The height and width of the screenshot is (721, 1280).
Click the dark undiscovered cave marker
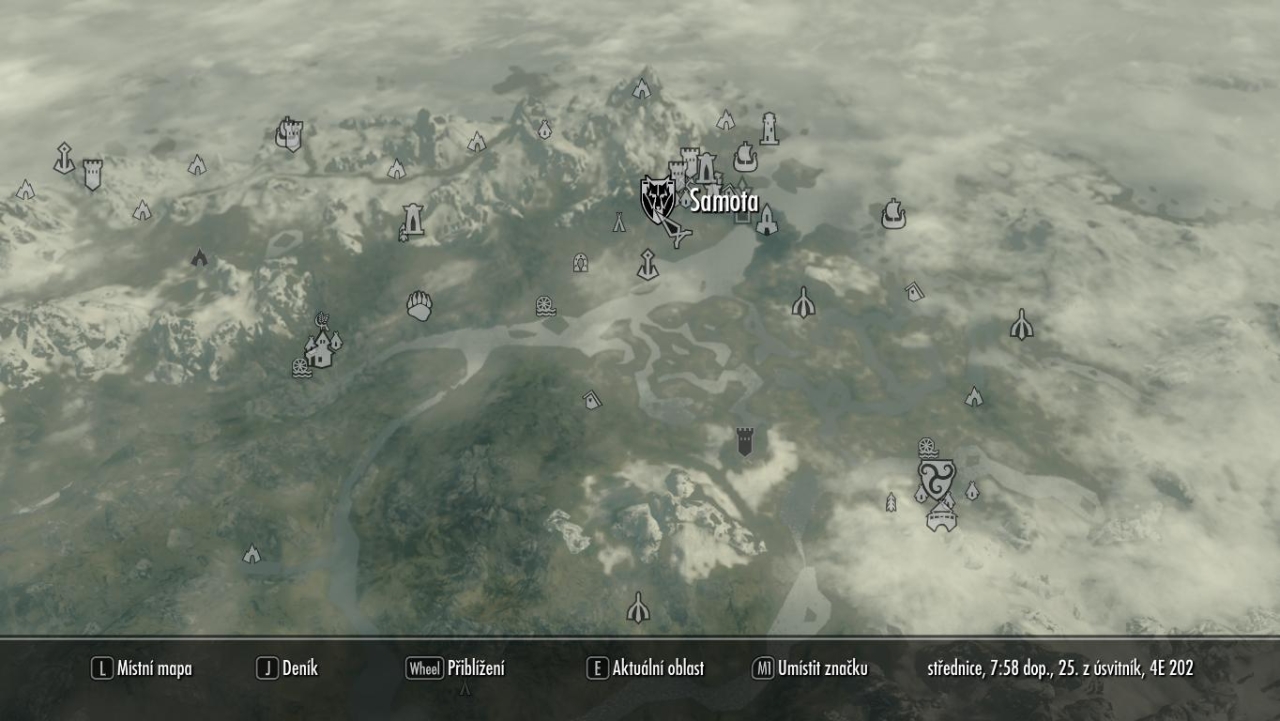point(199,258)
